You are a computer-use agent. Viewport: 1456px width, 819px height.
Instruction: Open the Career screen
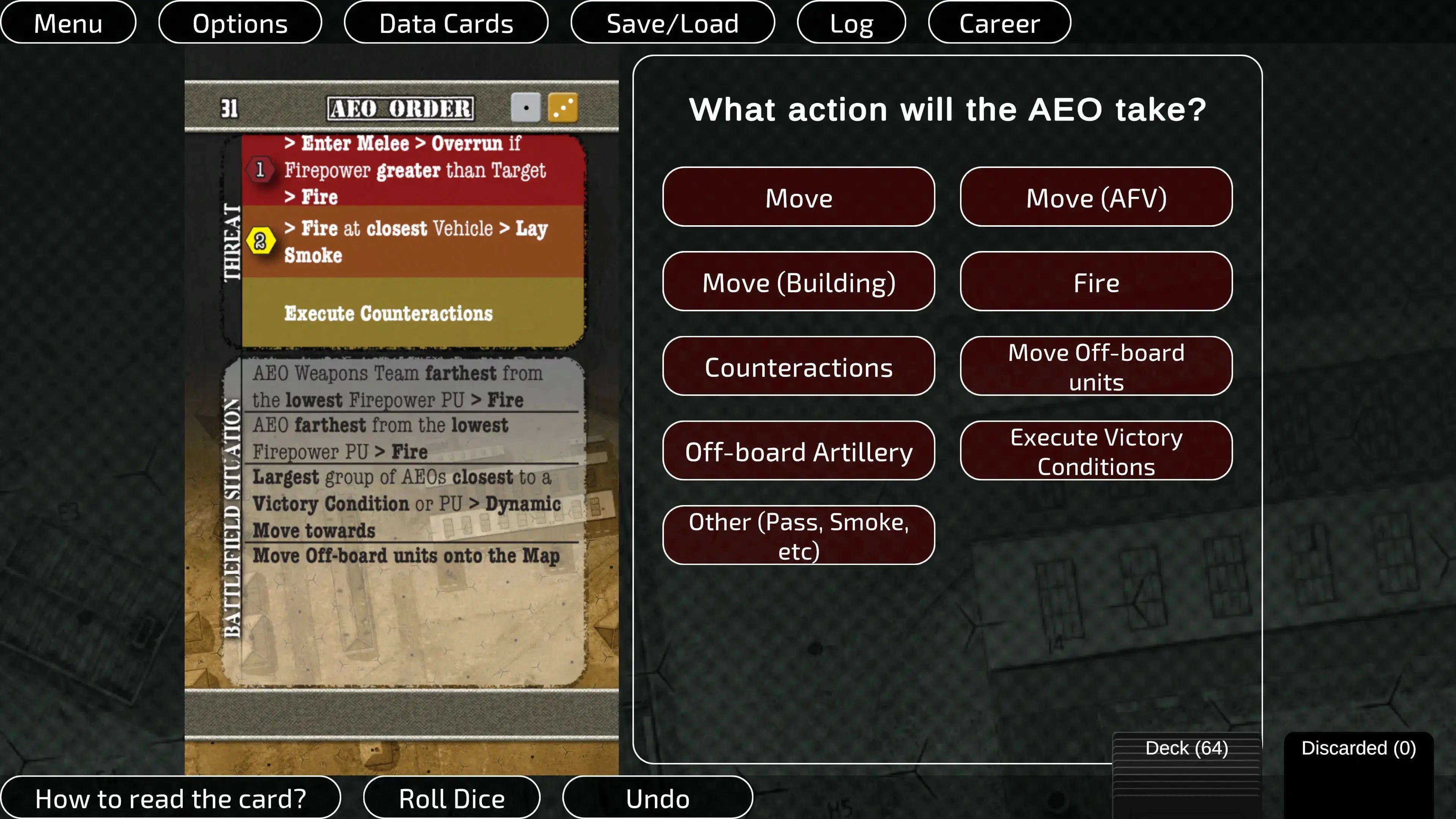[999, 23]
